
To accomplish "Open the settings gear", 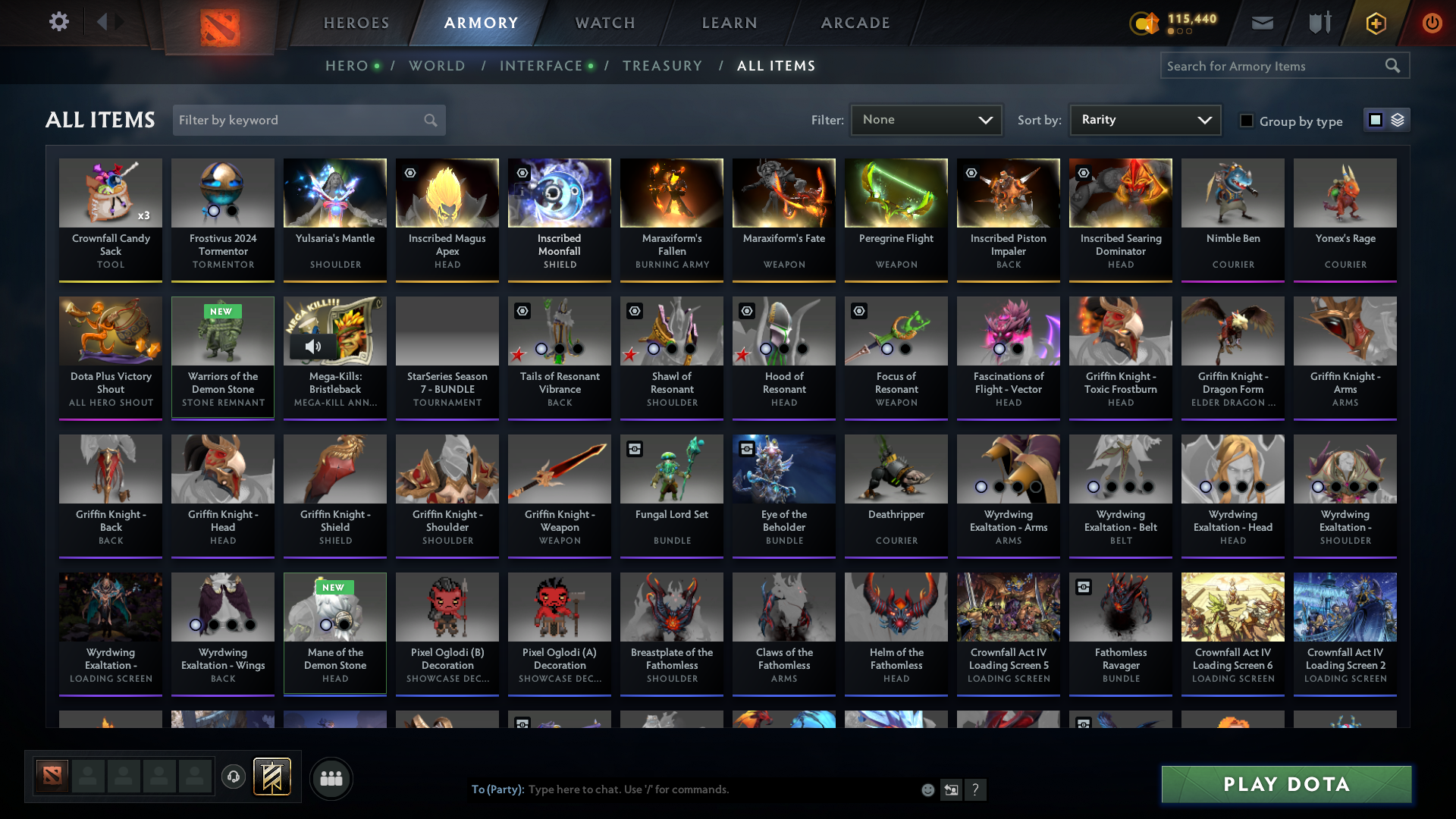I will (58, 23).
